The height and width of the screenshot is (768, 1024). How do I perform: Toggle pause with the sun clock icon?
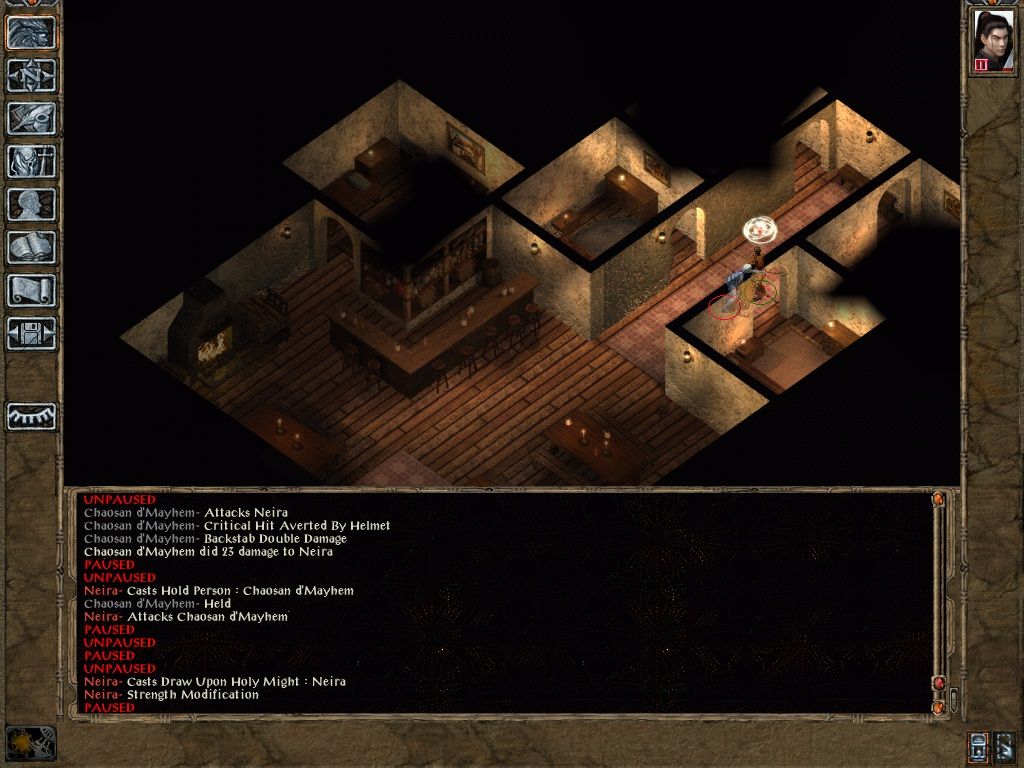click(28, 743)
